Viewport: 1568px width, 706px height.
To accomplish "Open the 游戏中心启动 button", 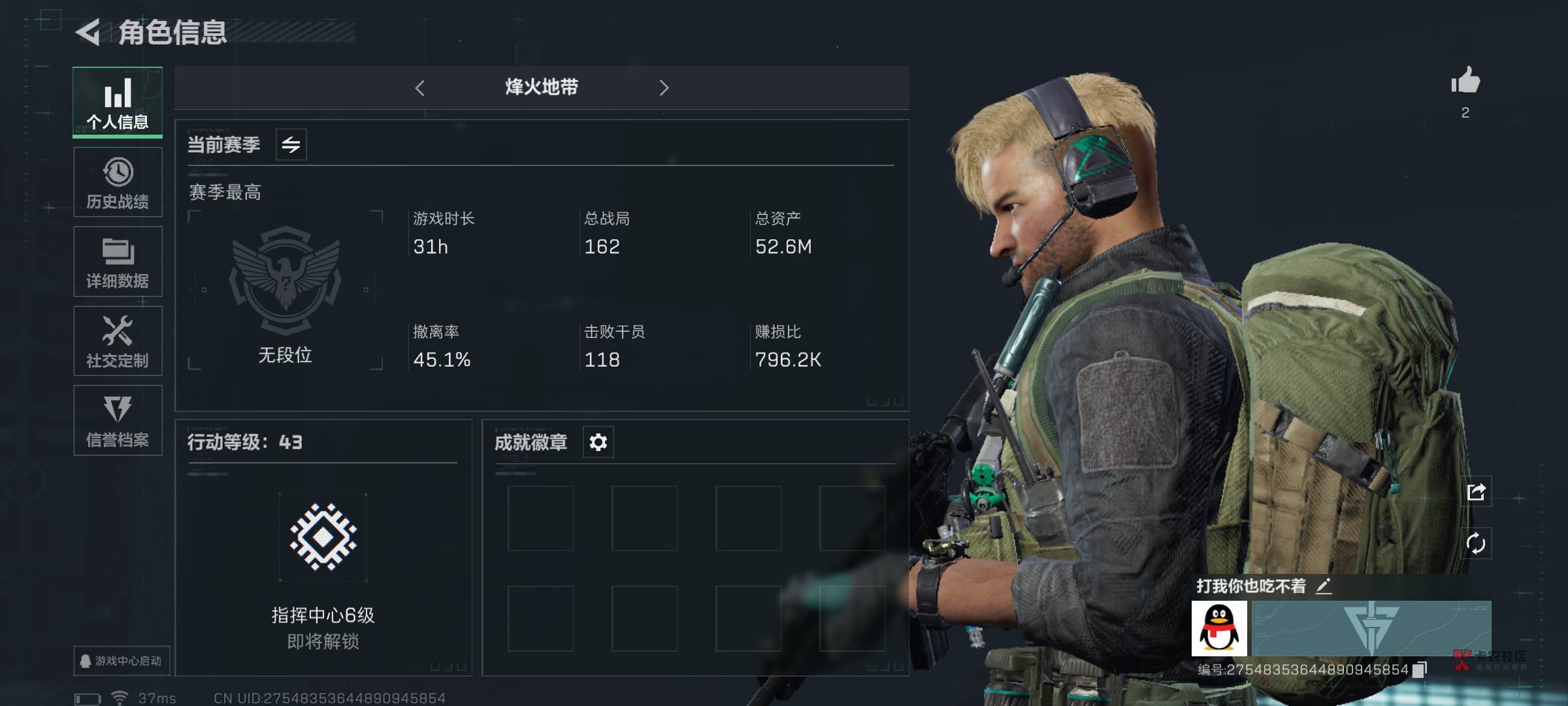I will pyautogui.click(x=122, y=661).
